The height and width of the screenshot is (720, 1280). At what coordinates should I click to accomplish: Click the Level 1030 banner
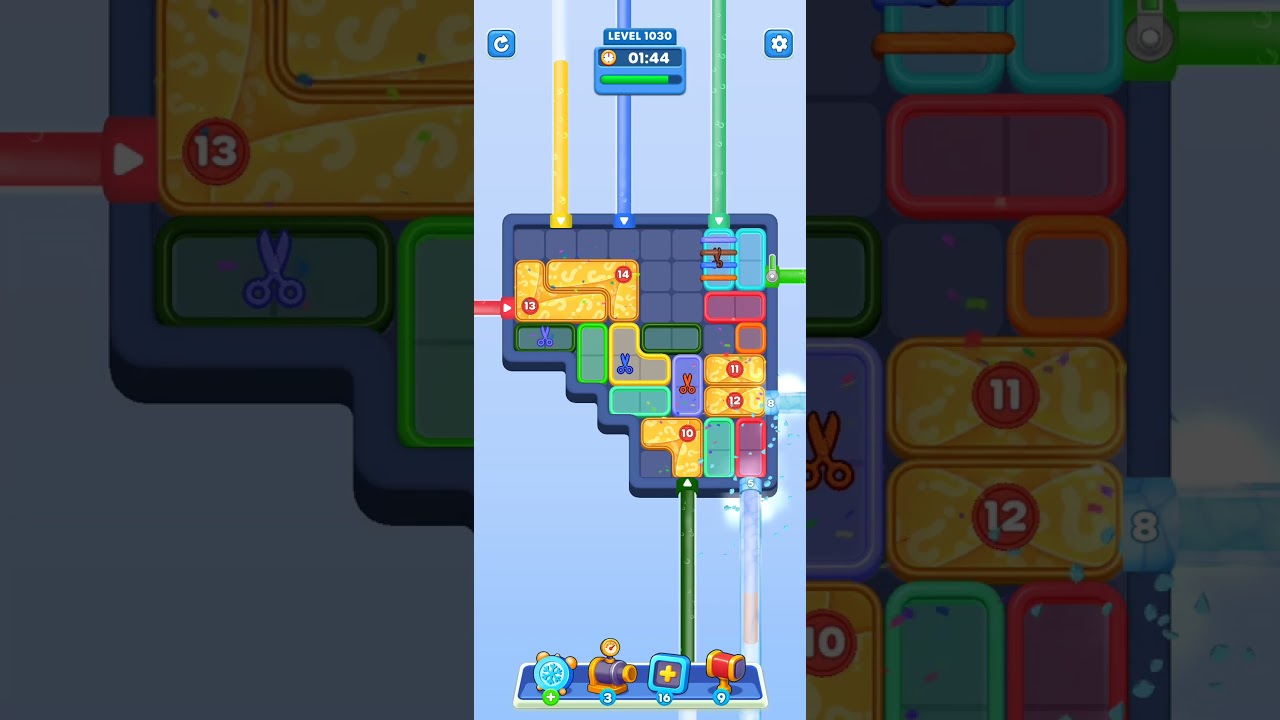point(639,35)
